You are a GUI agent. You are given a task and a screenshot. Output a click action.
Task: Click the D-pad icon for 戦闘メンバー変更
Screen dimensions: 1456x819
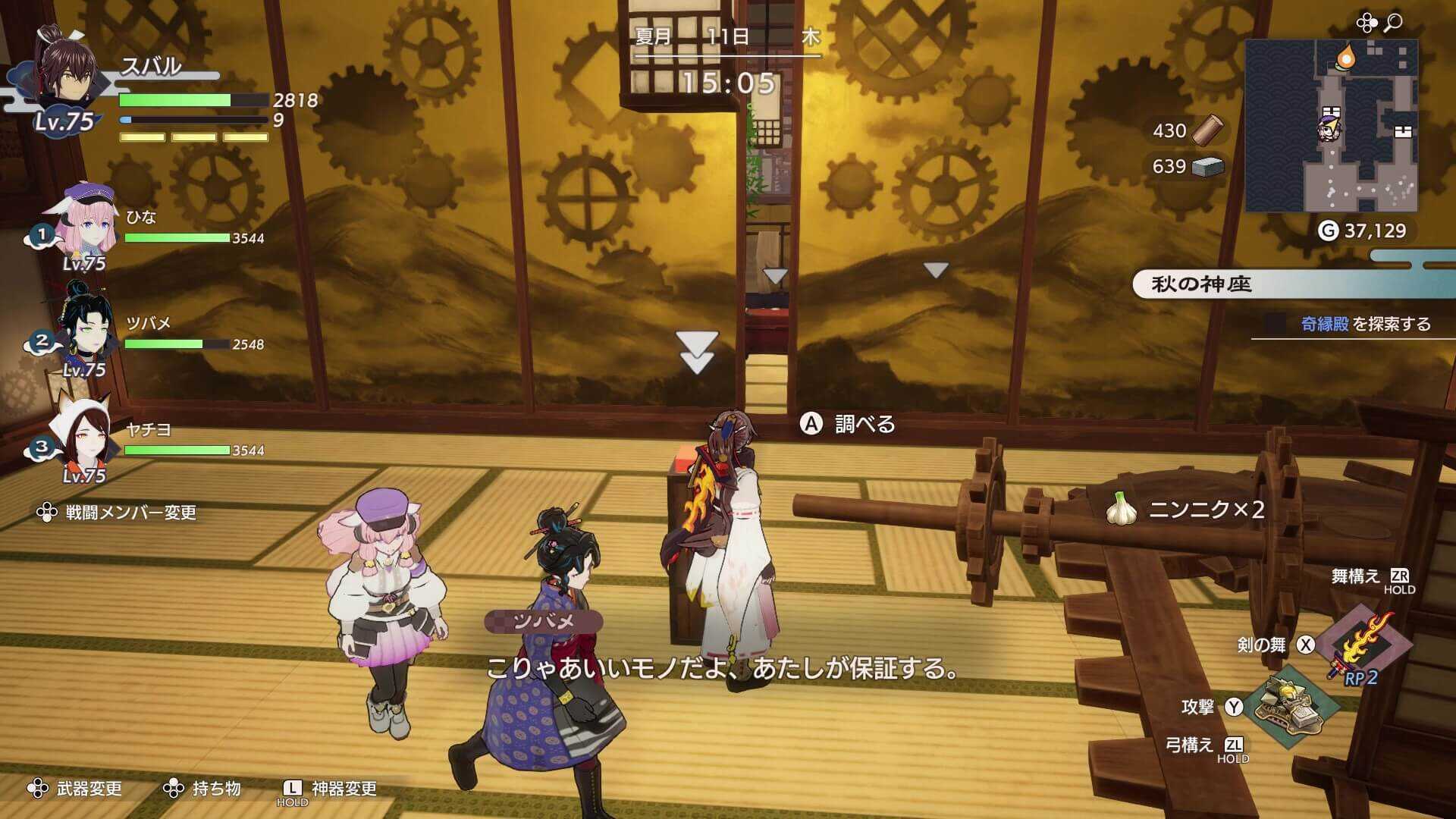tap(47, 513)
